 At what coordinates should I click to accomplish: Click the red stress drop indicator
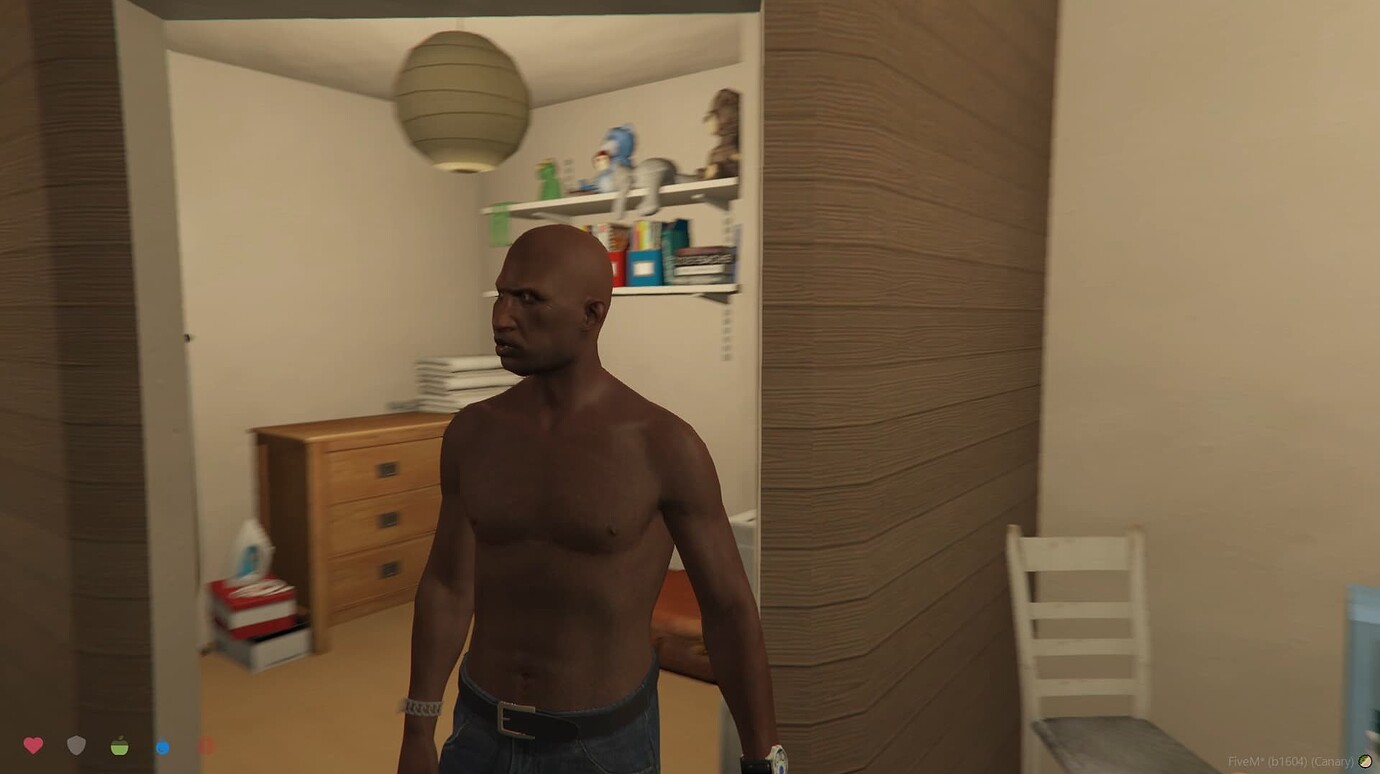(205, 745)
